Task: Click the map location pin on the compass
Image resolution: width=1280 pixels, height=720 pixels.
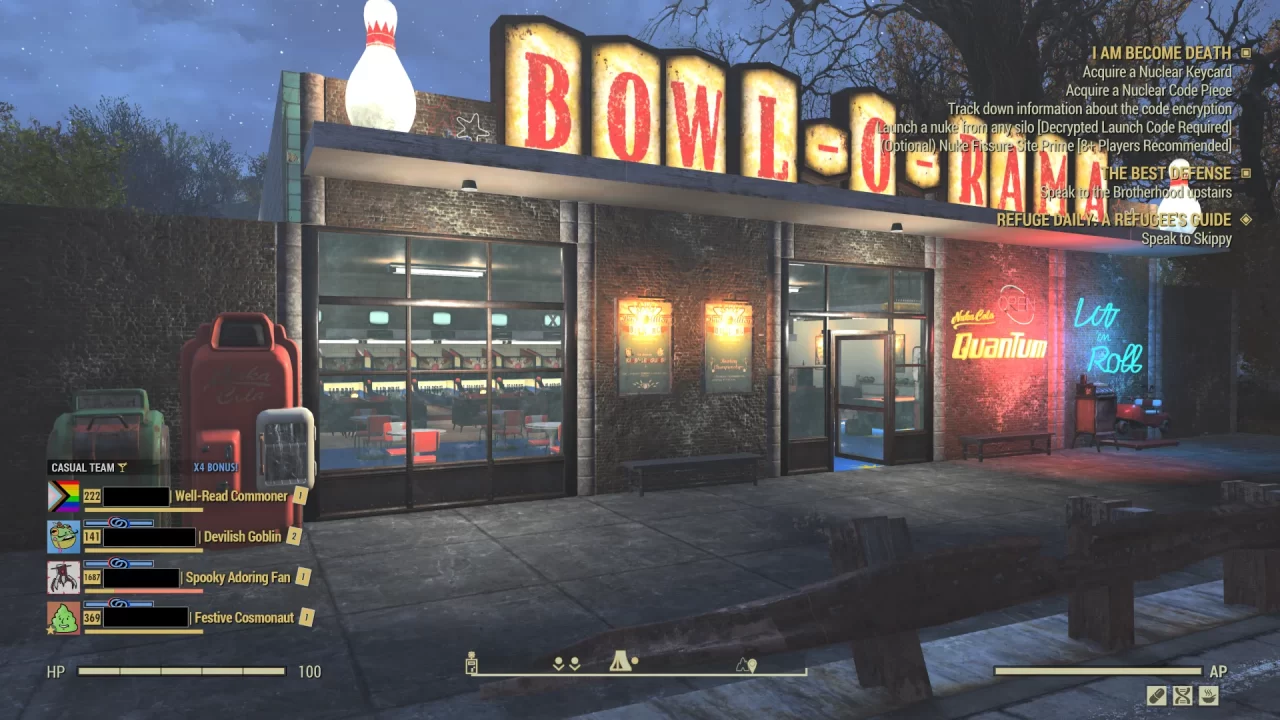Action: [x=751, y=664]
